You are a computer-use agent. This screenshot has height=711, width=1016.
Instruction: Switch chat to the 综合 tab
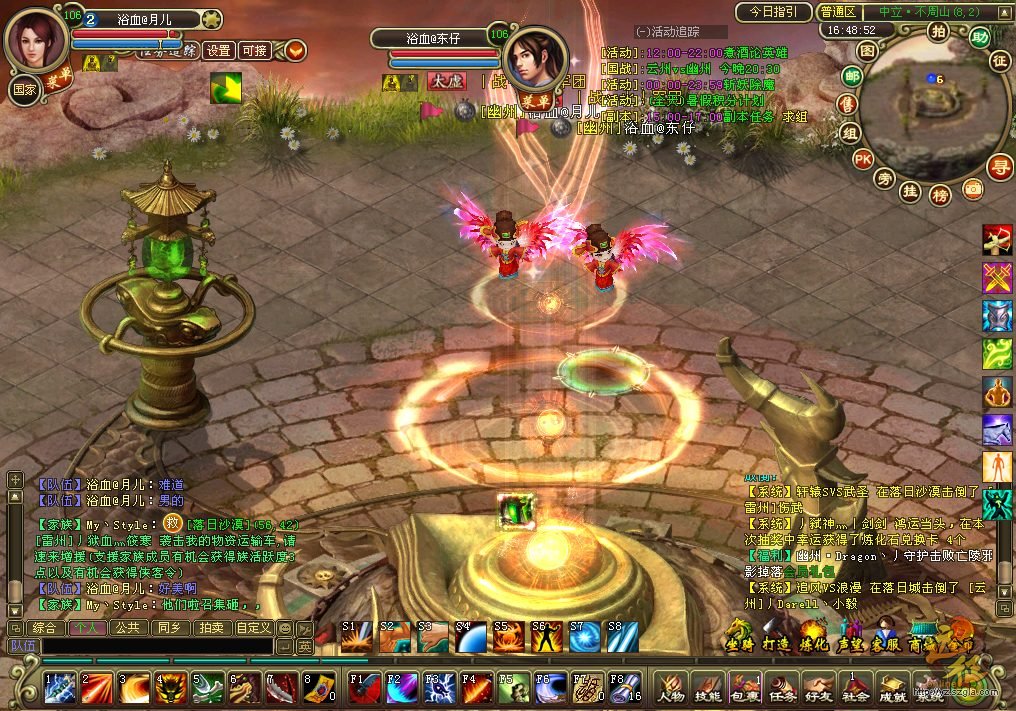(44, 628)
